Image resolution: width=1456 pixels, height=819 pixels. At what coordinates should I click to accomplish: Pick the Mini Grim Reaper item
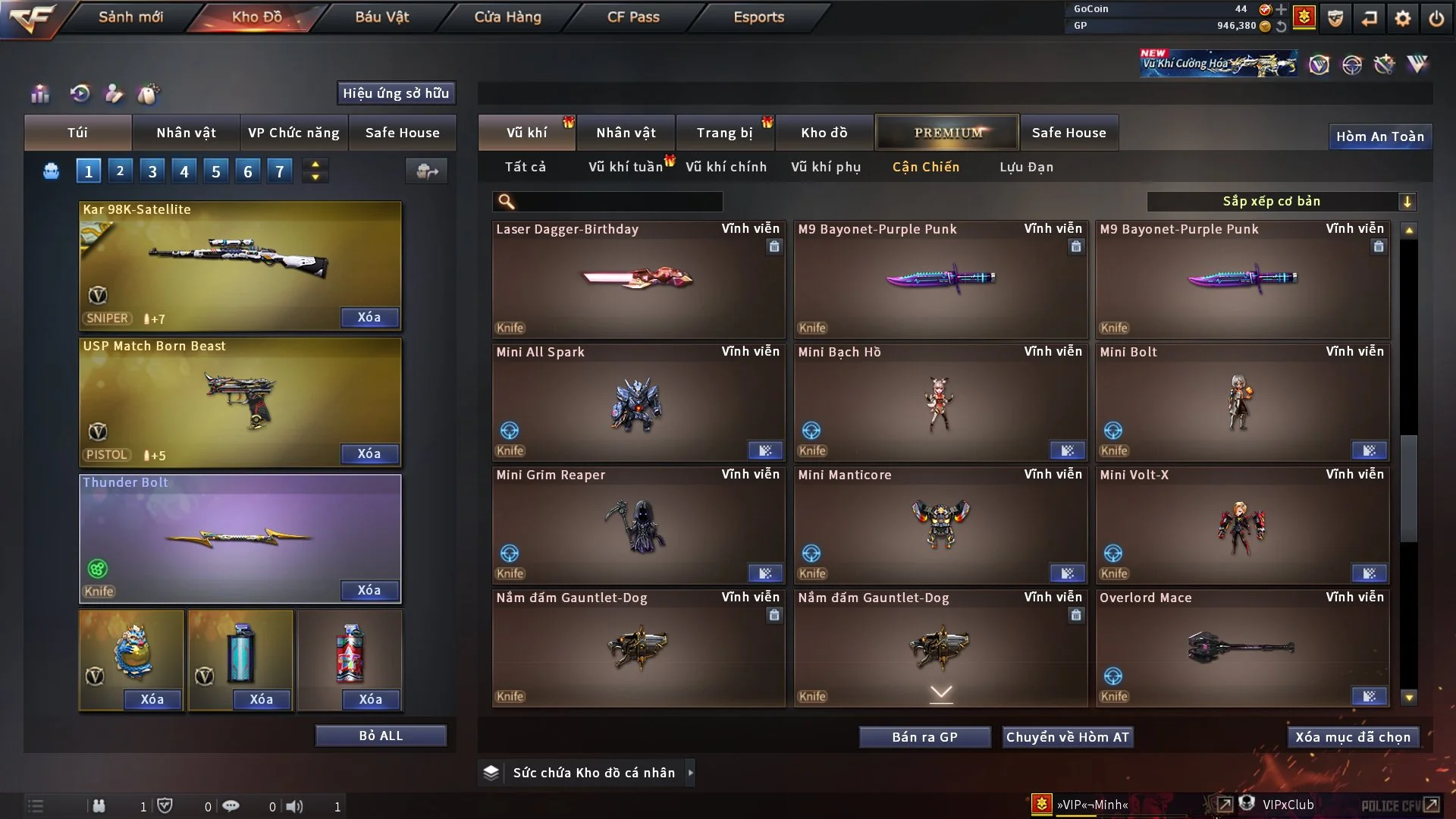pos(638,525)
